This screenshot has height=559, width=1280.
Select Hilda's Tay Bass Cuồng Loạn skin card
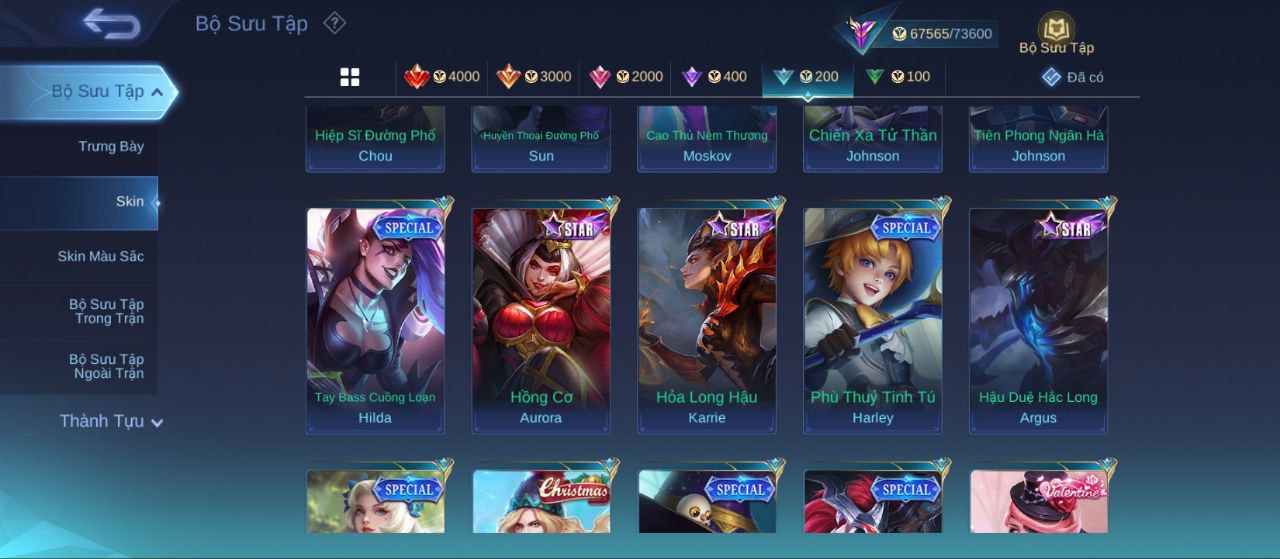[x=375, y=320]
